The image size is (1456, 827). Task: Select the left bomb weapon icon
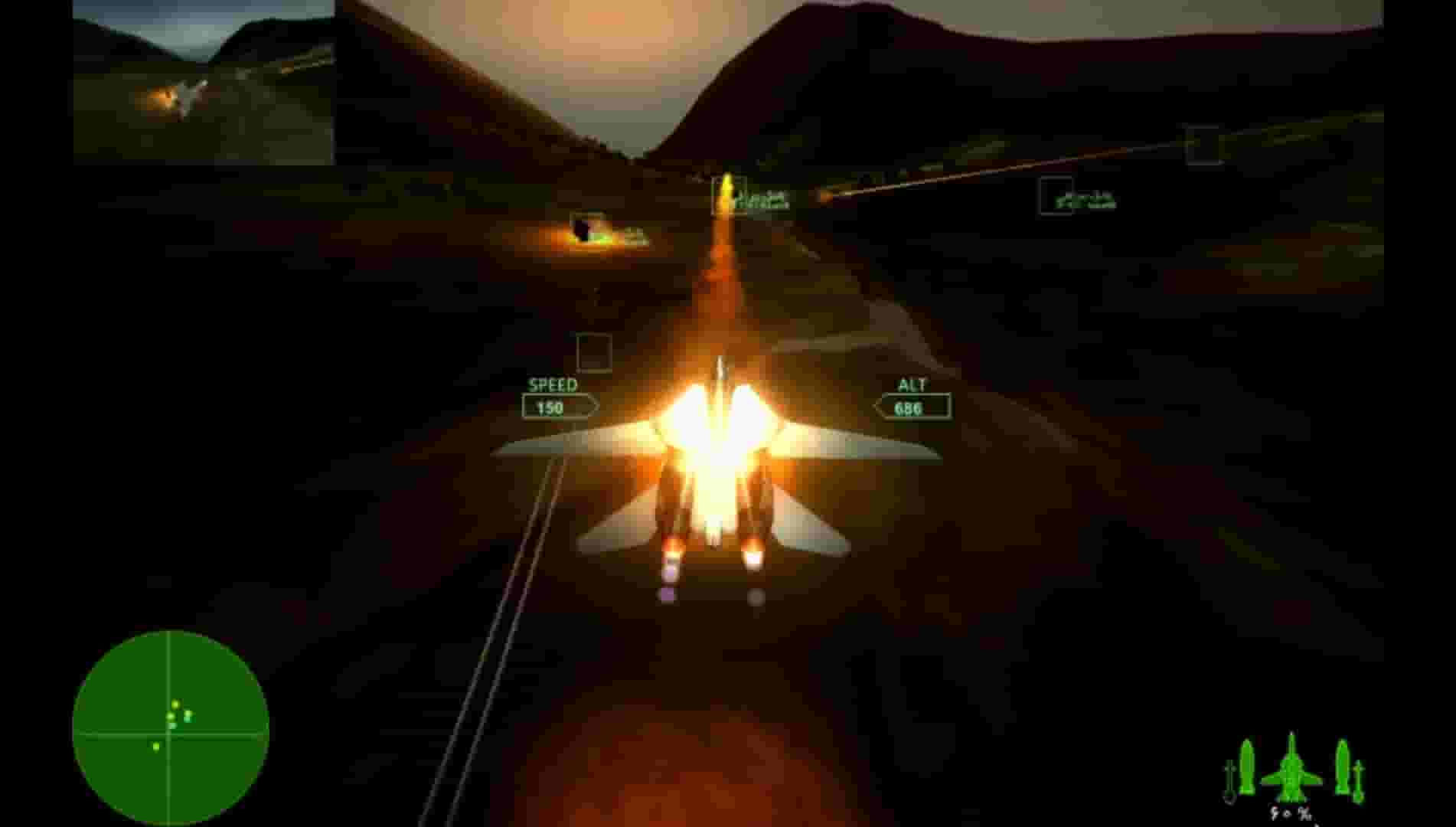point(1246,766)
